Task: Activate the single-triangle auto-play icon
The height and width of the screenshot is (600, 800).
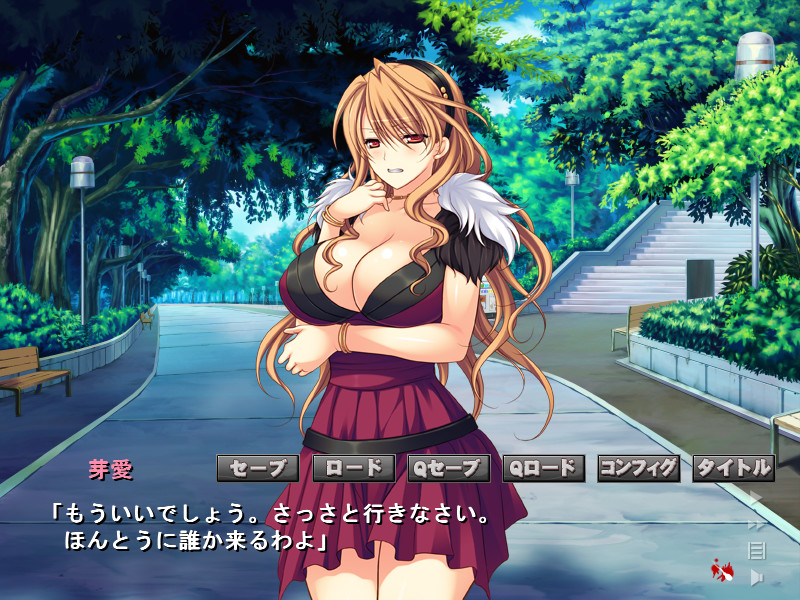Action: 757,497
